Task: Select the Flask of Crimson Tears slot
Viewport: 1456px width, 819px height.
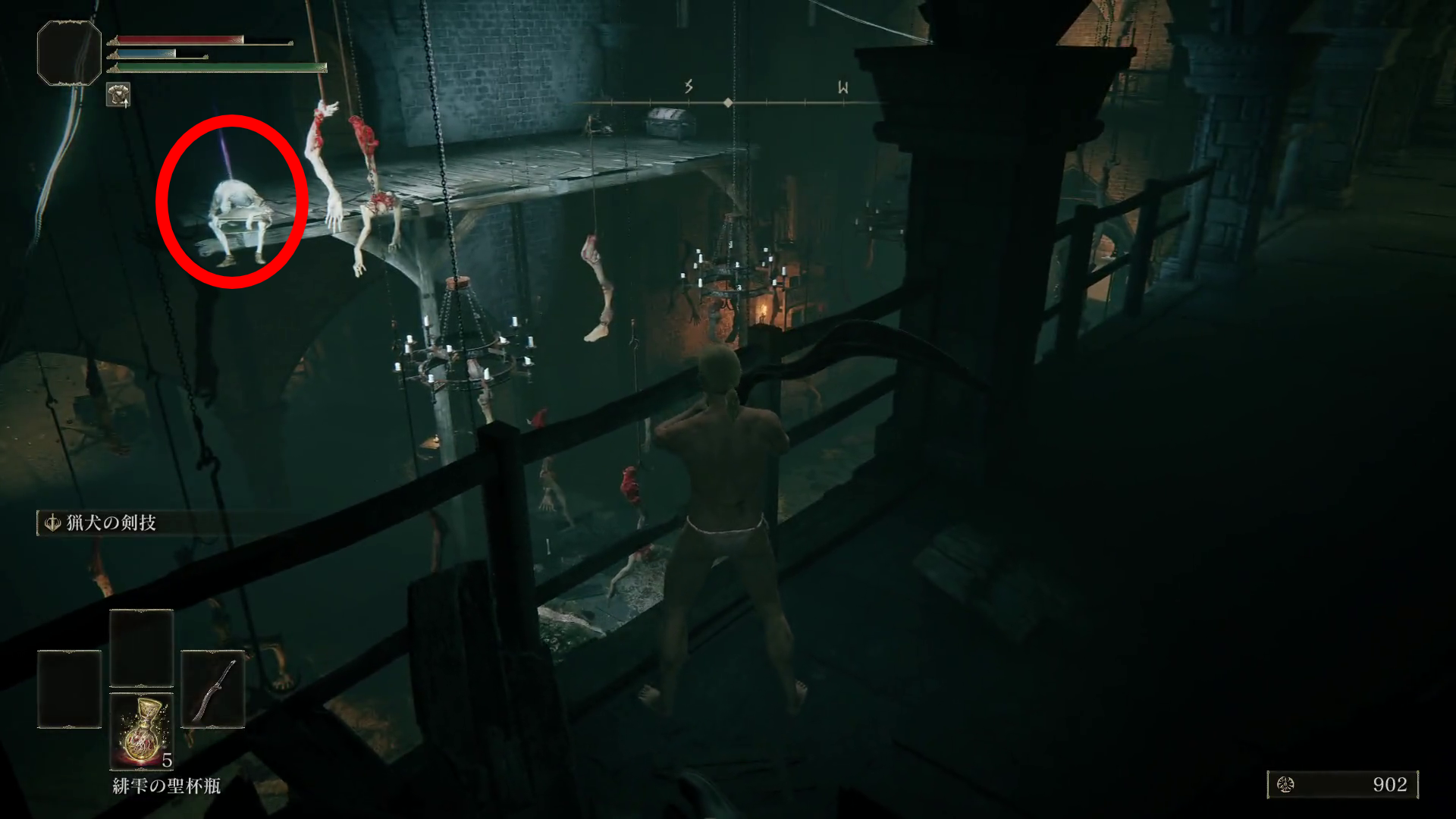Action: pos(142,730)
